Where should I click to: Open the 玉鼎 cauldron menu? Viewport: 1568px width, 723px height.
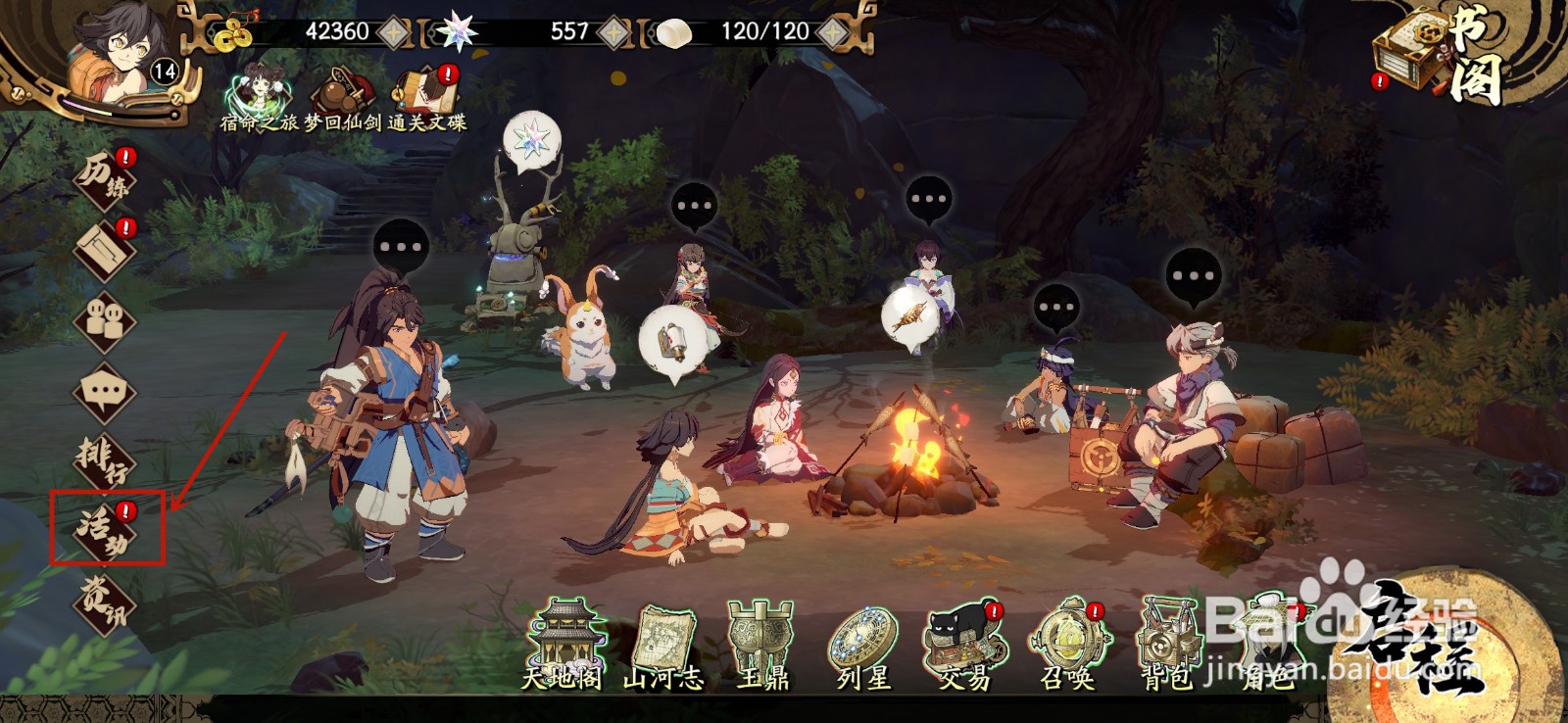[762, 645]
